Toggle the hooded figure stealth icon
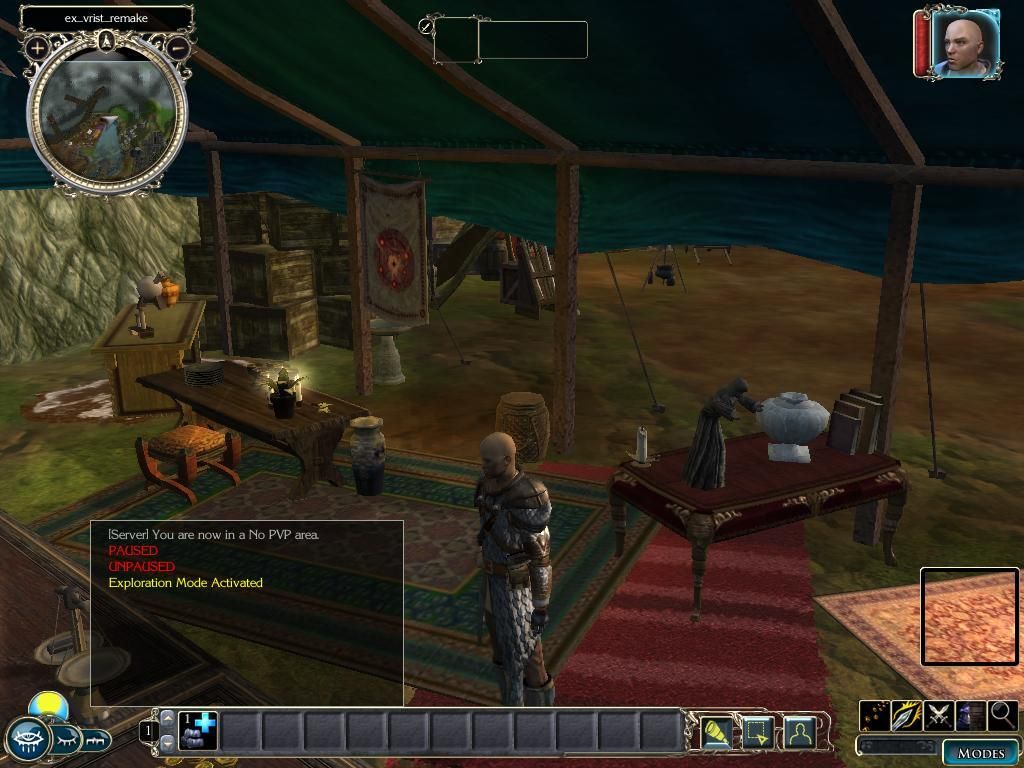Image resolution: width=1024 pixels, height=768 pixels. [x=970, y=716]
